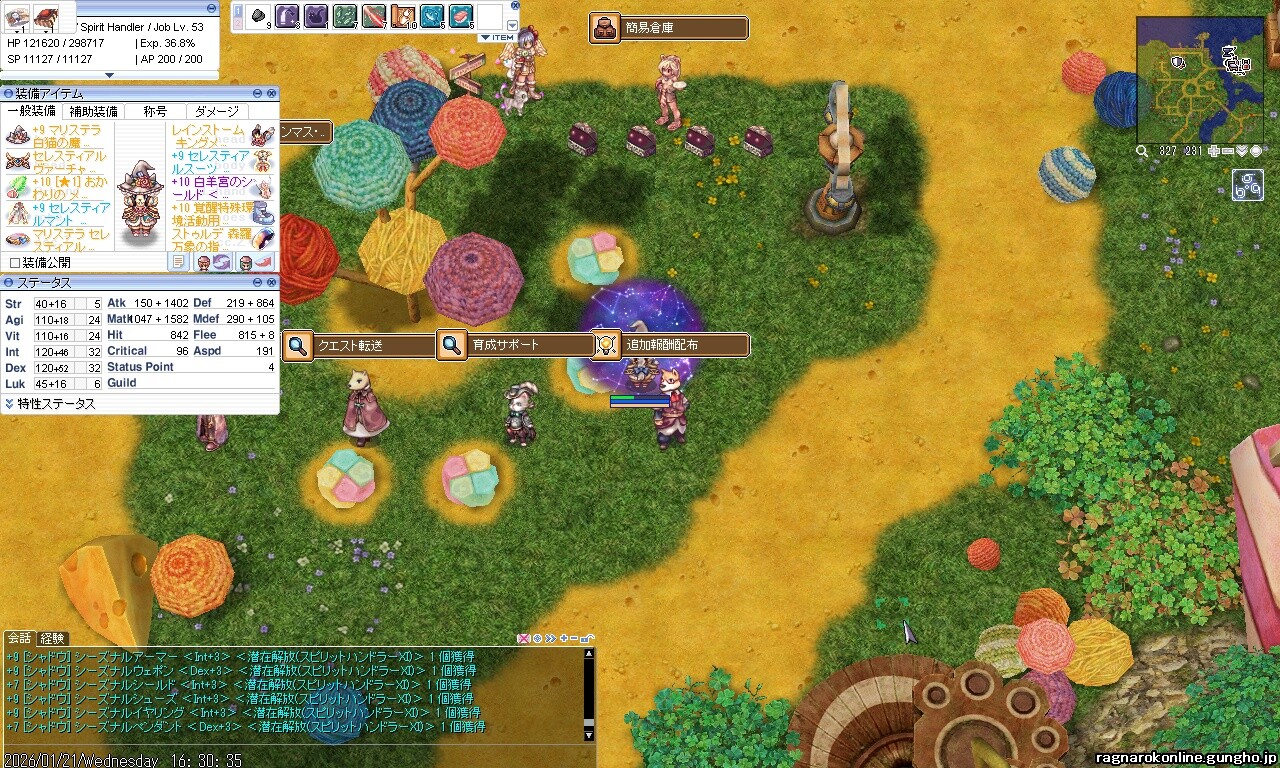Image resolution: width=1280 pixels, height=768 pixels.
Task: Open the ITEM dropdown under the hotbar
Action: 497,38
